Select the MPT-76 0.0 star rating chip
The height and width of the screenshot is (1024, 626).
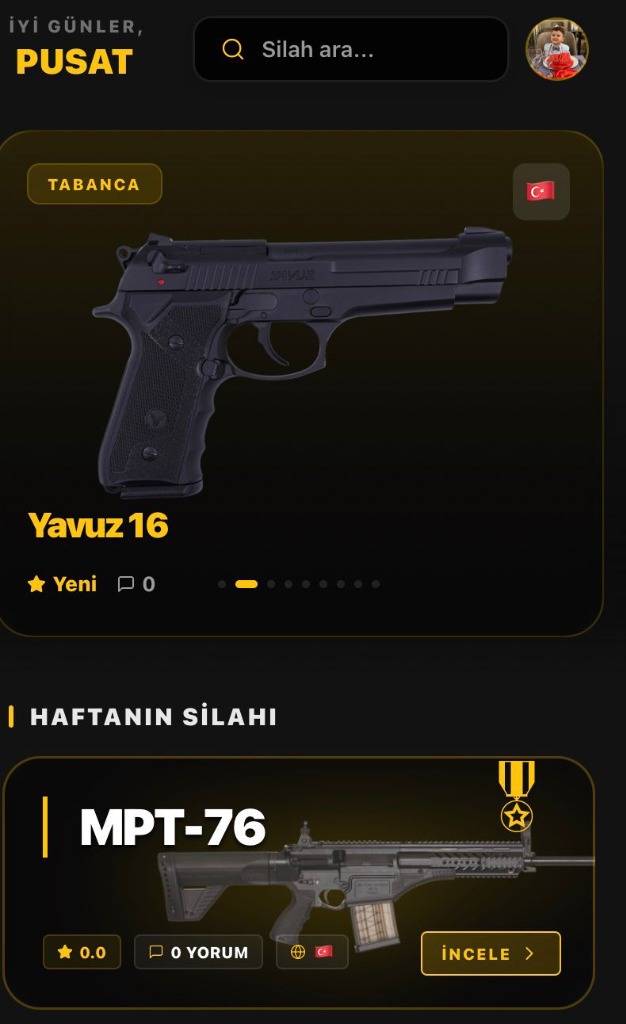click(82, 952)
